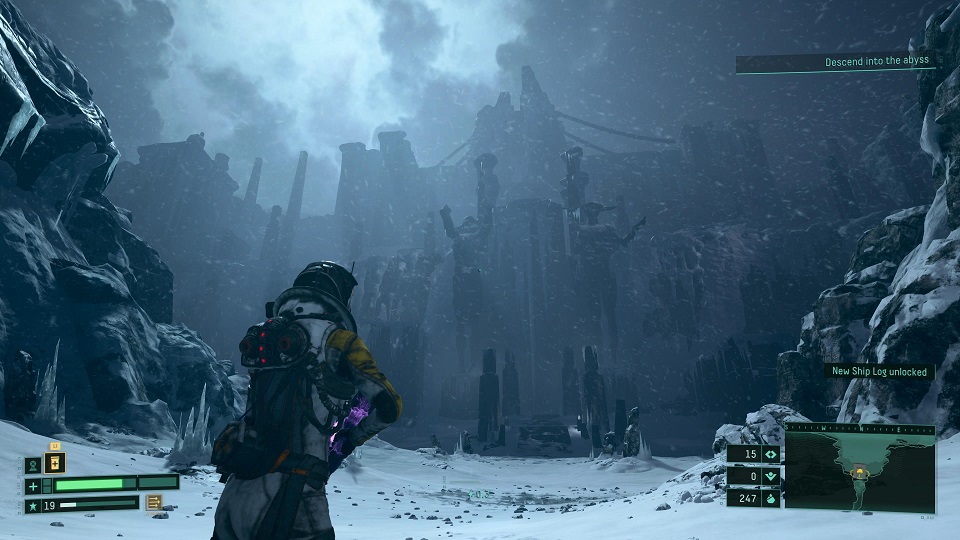Select the player marker on the minimap

pyautogui.click(x=859, y=473)
